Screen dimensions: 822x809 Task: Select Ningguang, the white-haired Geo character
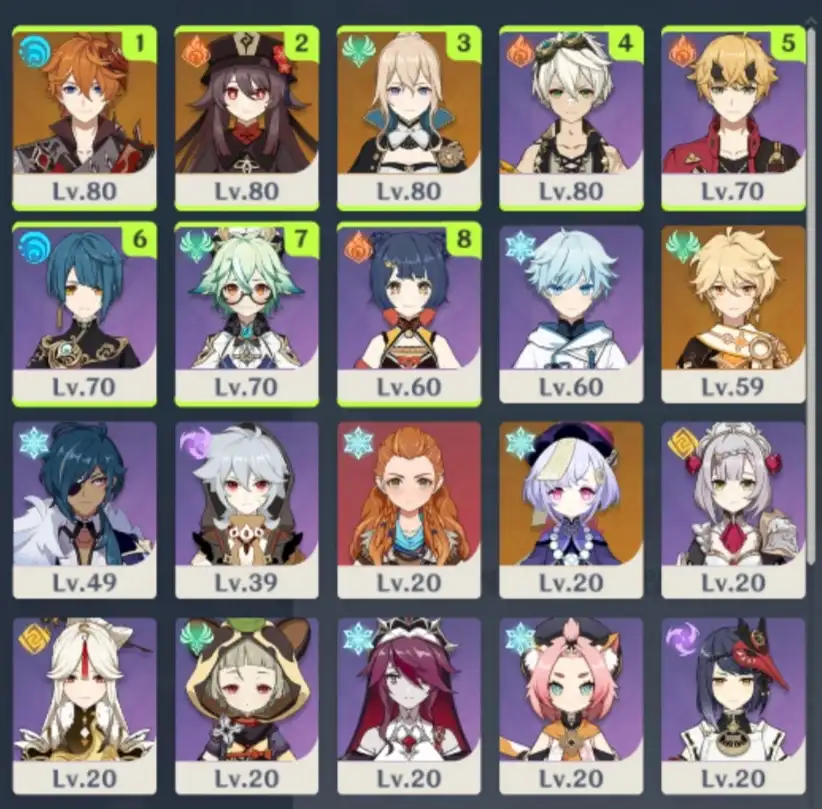click(84, 704)
